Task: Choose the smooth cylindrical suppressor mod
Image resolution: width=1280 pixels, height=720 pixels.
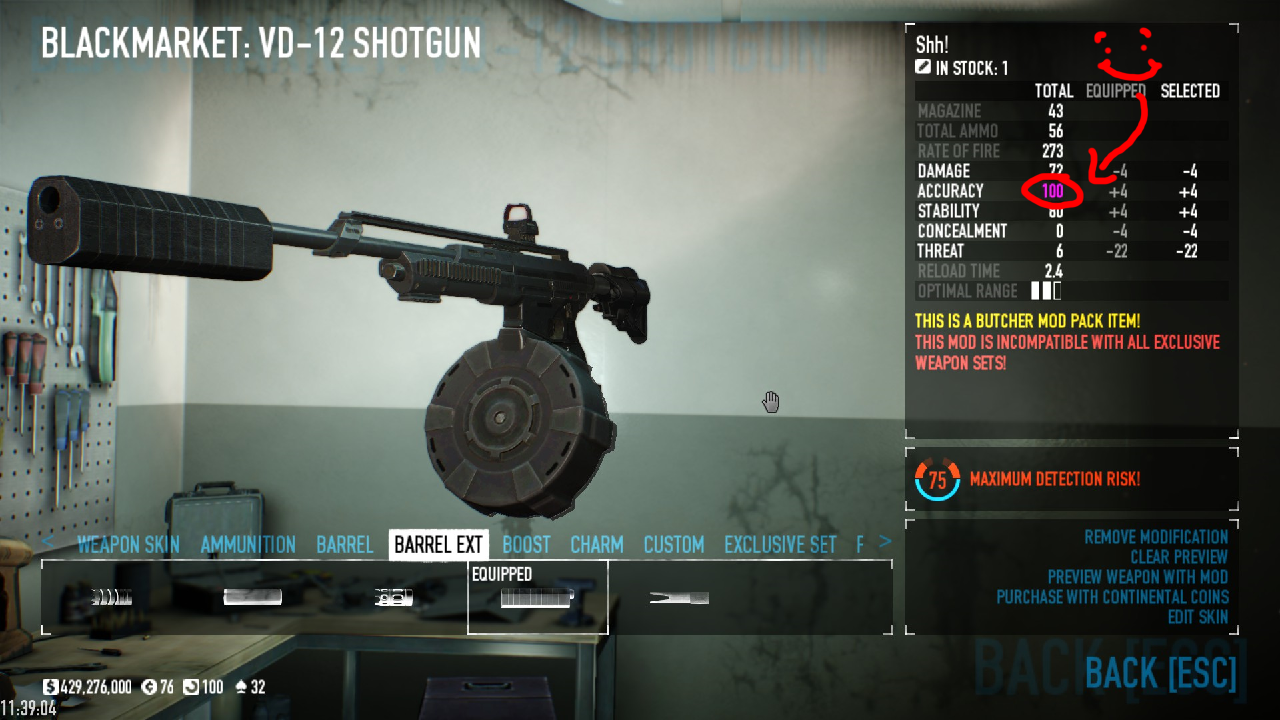Action: [252, 597]
